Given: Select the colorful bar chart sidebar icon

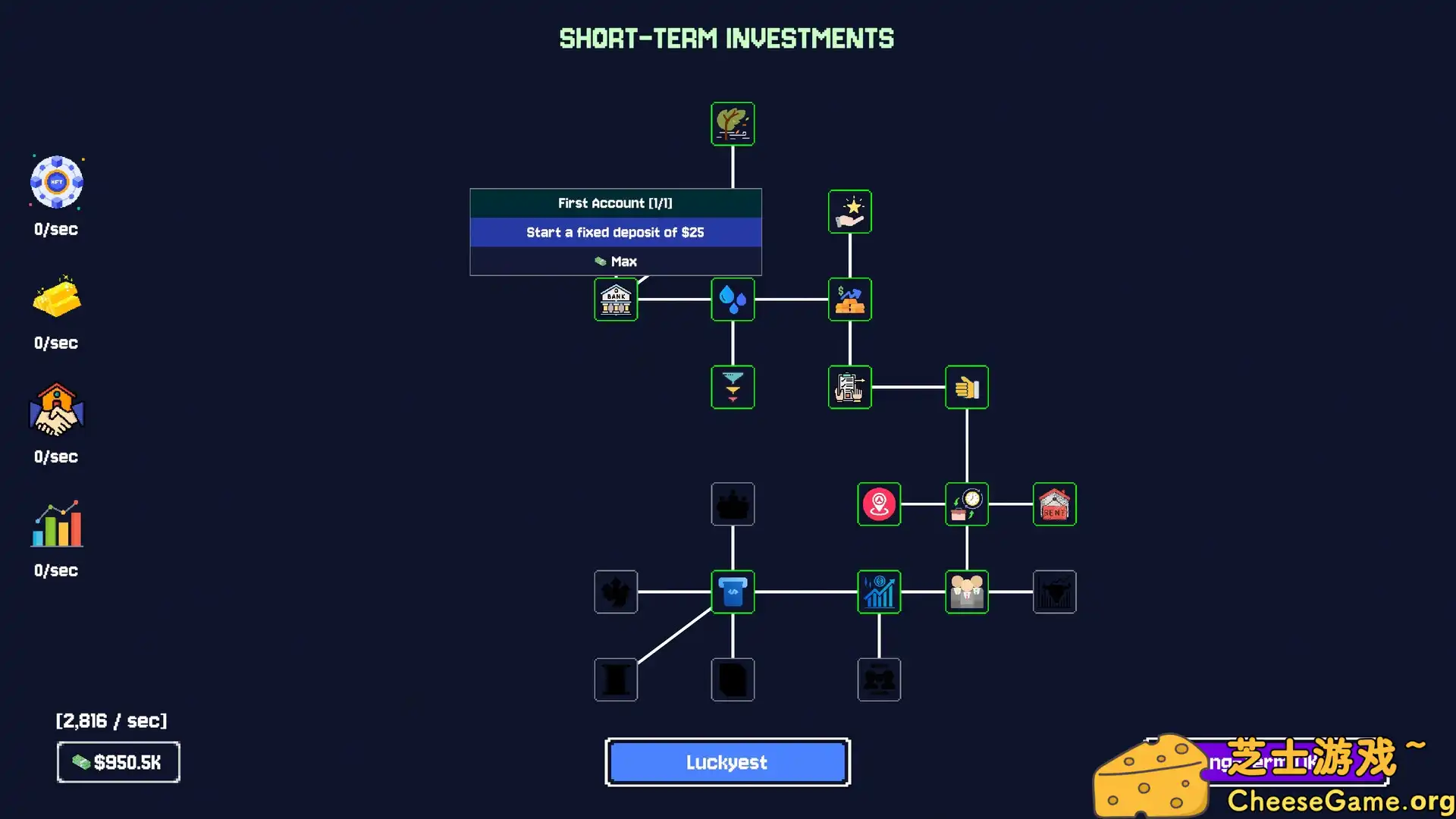Looking at the screenshot, I should coord(56,525).
